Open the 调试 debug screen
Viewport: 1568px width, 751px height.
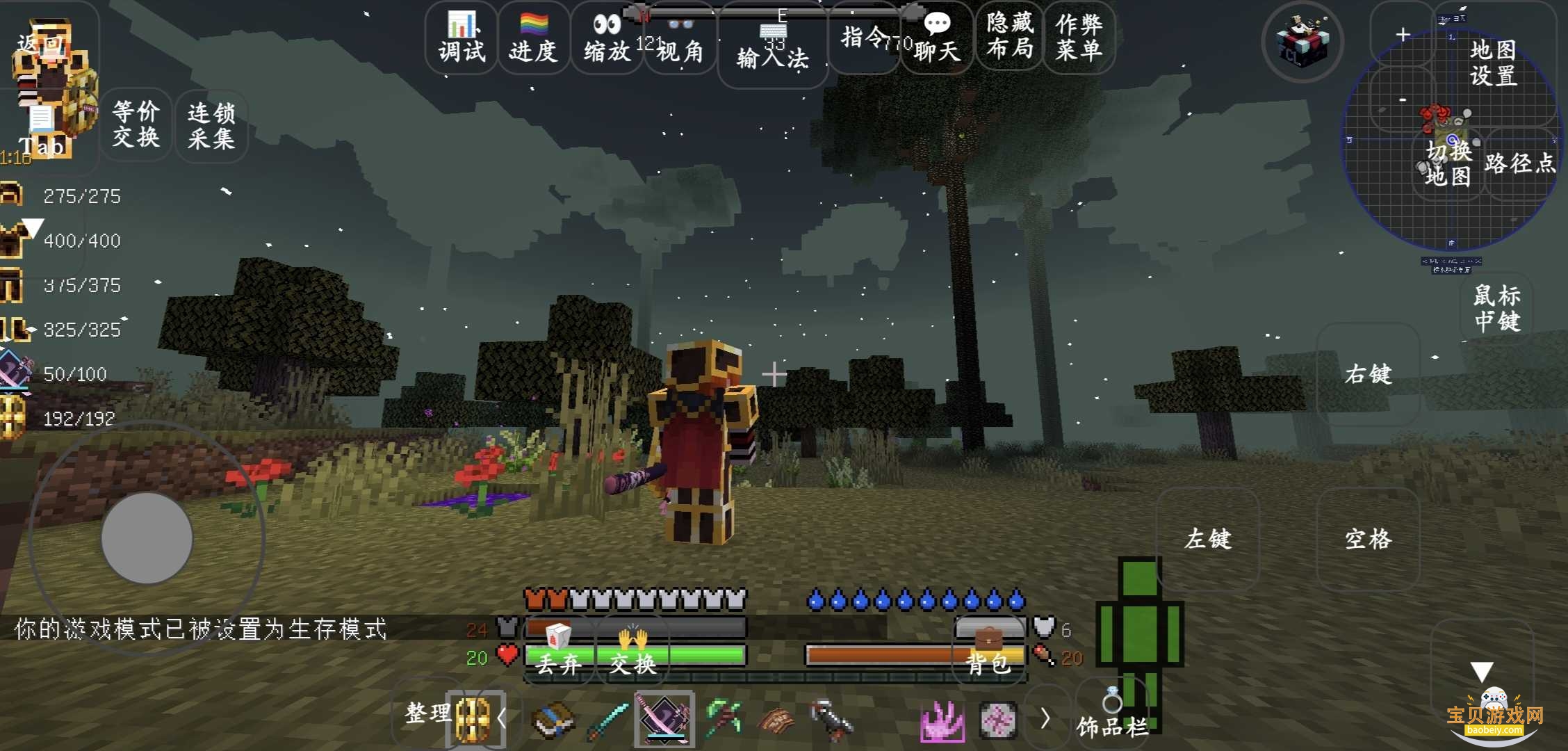pyautogui.click(x=462, y=38)
